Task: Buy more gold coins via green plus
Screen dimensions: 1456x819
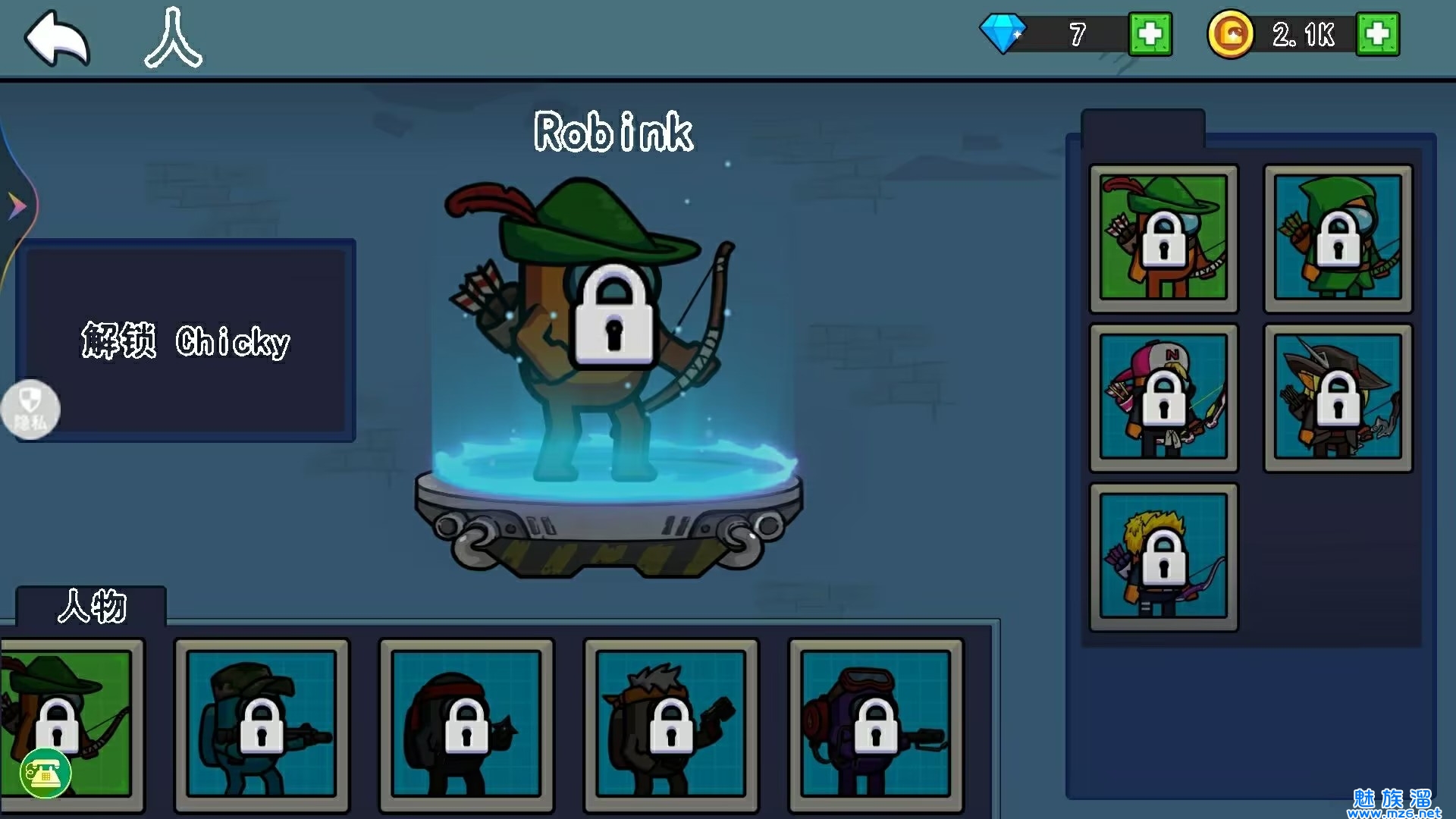Action: point(1377,34)
